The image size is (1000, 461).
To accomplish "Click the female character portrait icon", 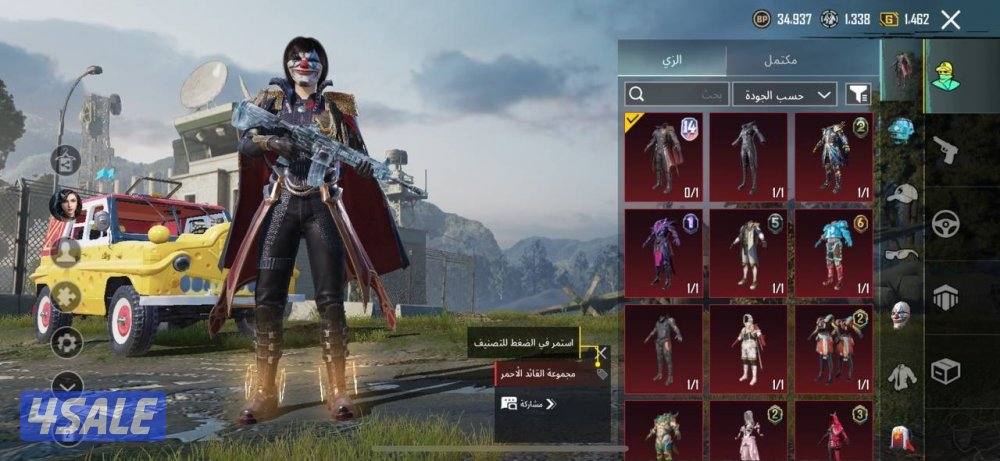I will point(65,204).
